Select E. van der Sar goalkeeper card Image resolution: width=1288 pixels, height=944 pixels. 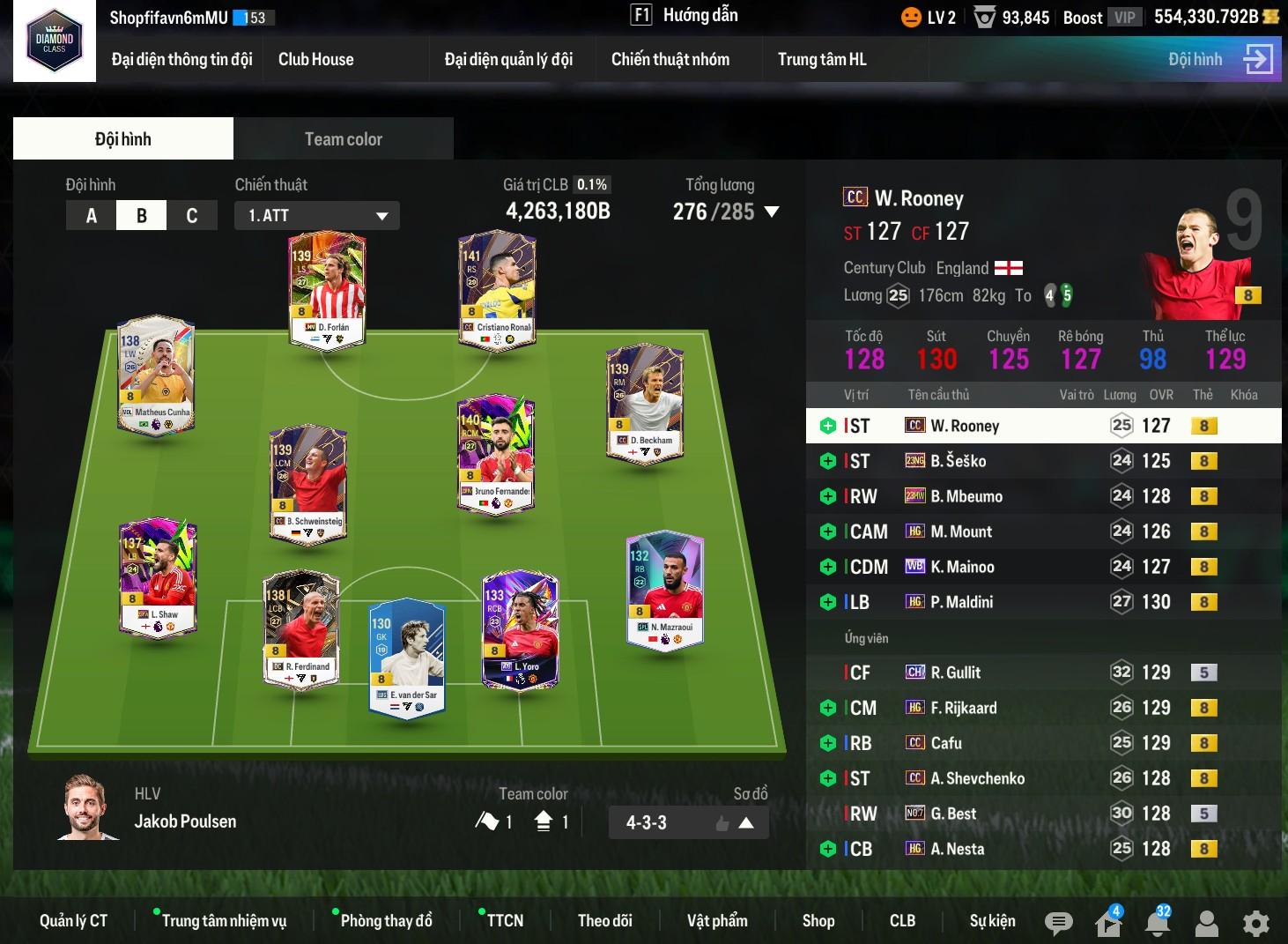[406, 655]
